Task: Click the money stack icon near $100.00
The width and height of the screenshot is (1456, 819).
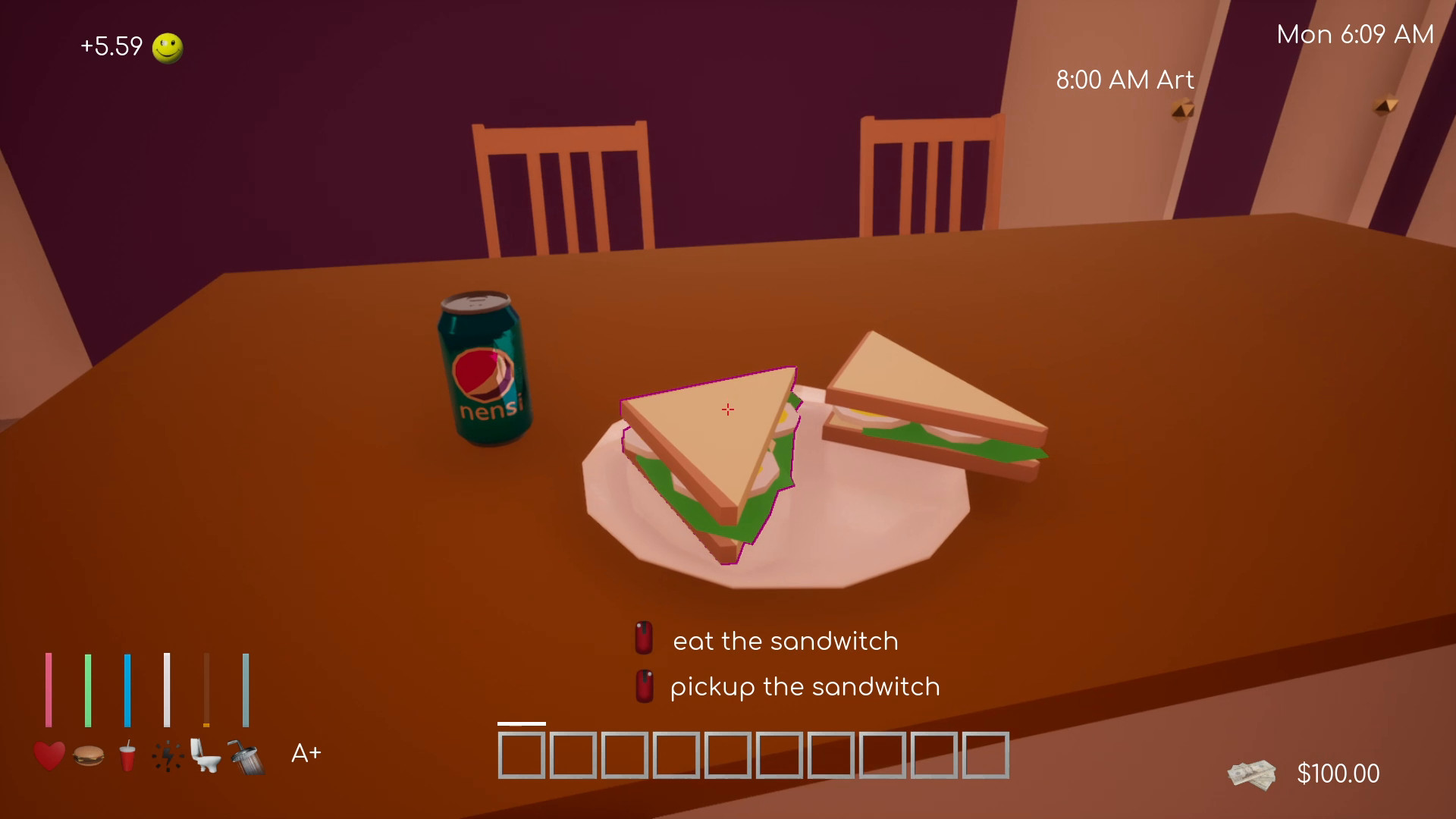Action: click(1252, 773)
